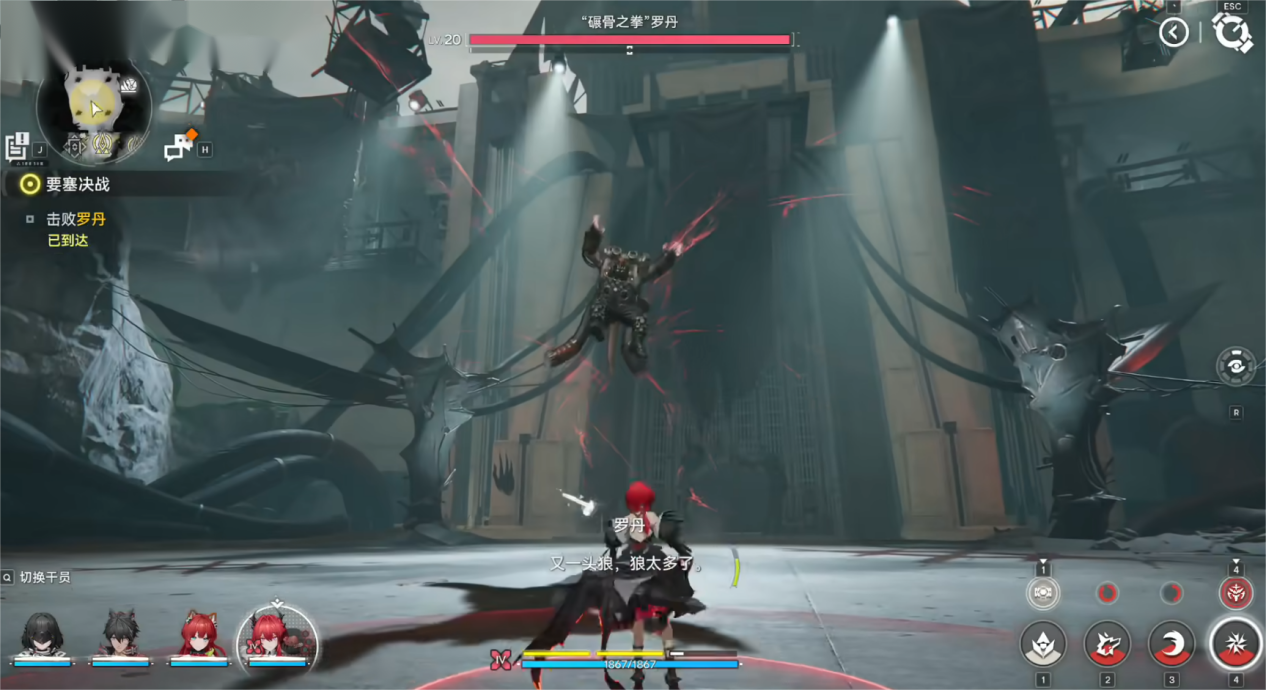Open the circular minimap

click(x=93, y=106)
